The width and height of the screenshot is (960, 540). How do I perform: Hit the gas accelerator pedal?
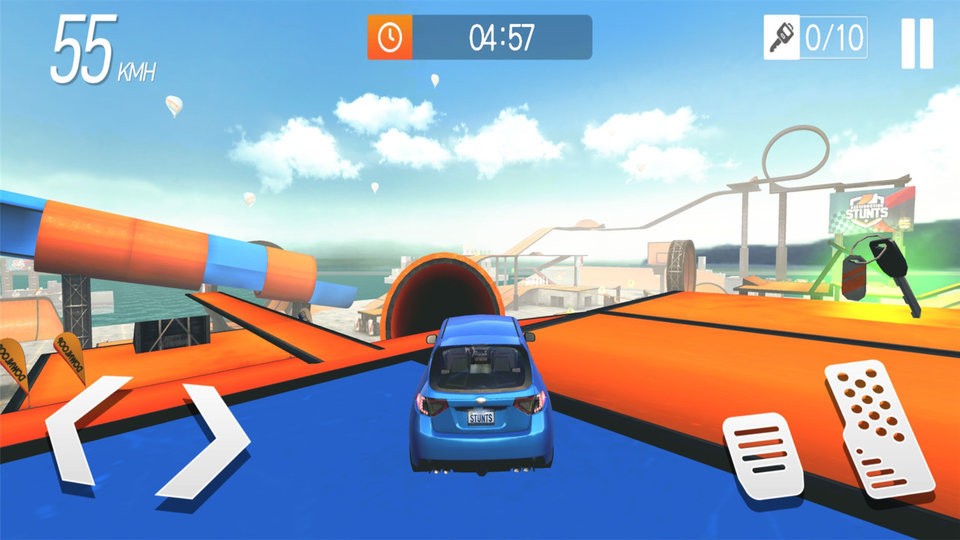coord(877,427)
